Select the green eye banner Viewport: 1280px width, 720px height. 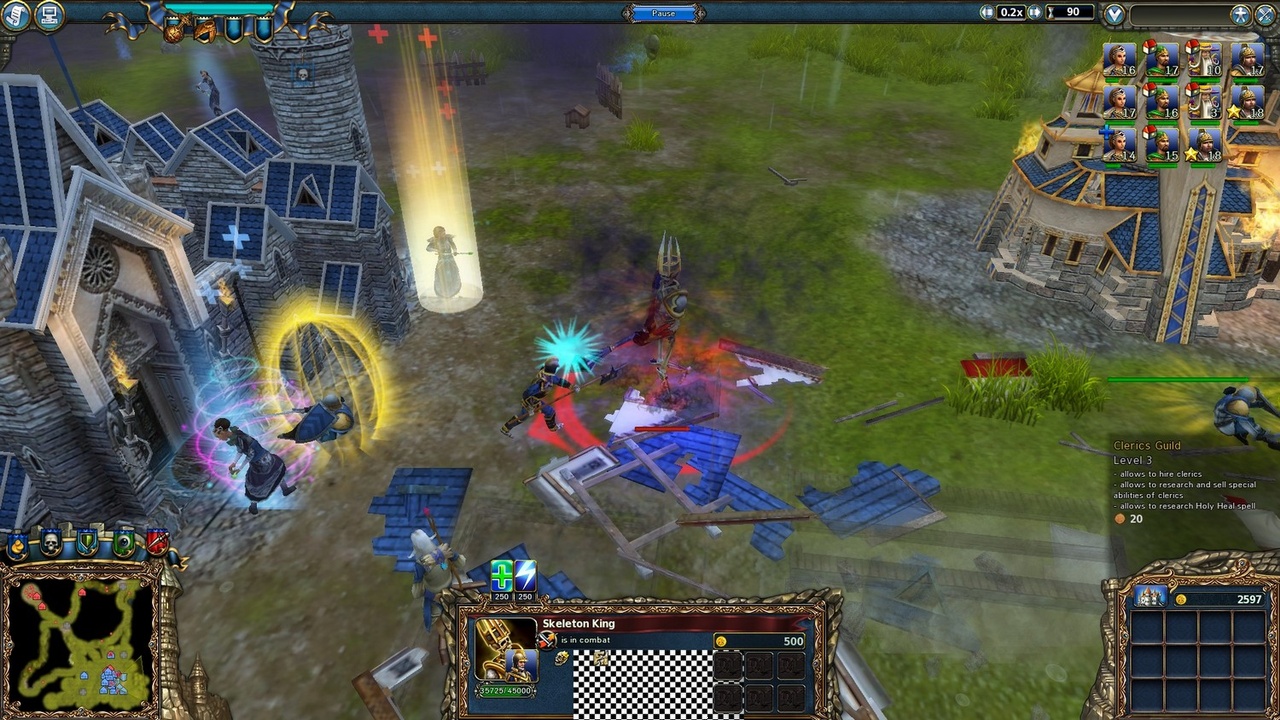click(x=123, y=543)
